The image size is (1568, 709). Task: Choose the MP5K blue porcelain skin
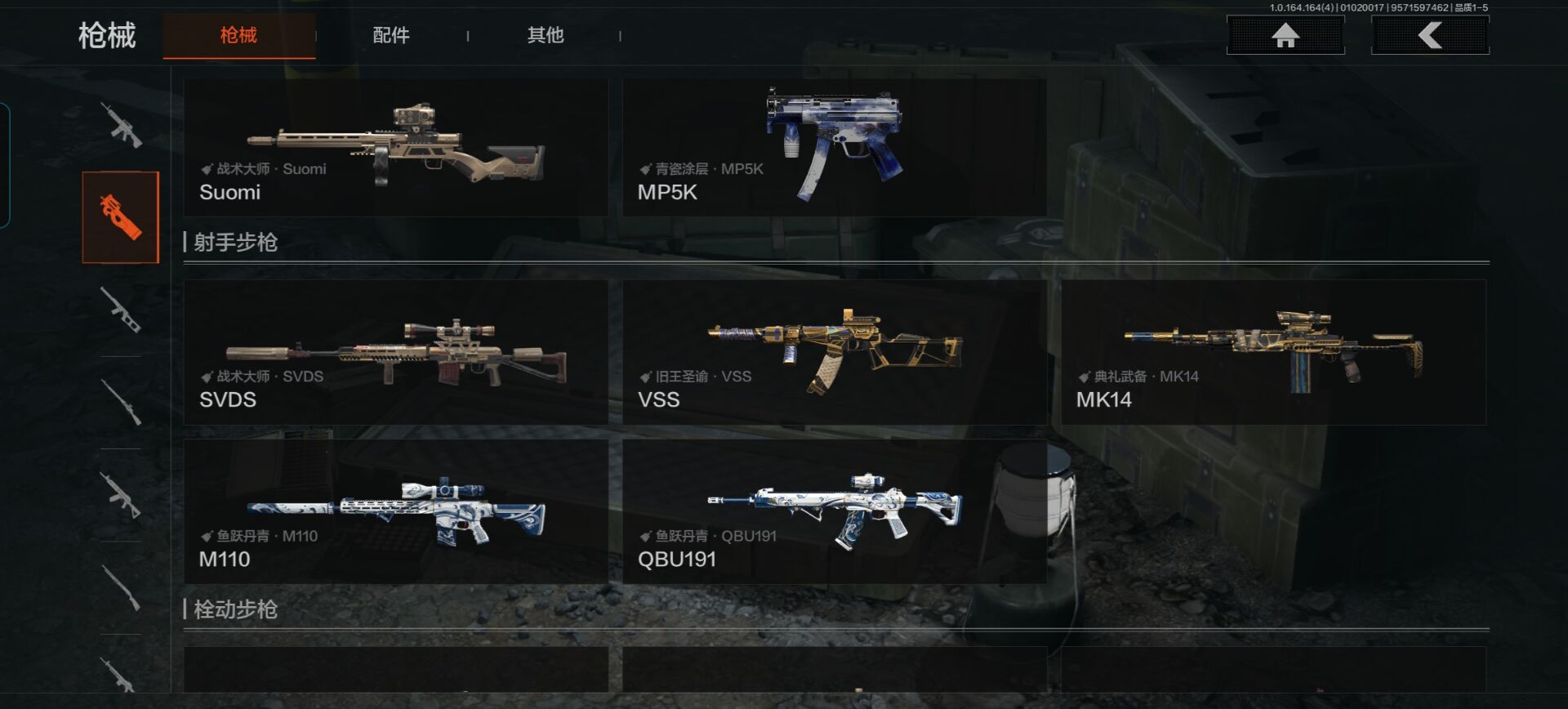pyautogui.click(x=834, y=148)
